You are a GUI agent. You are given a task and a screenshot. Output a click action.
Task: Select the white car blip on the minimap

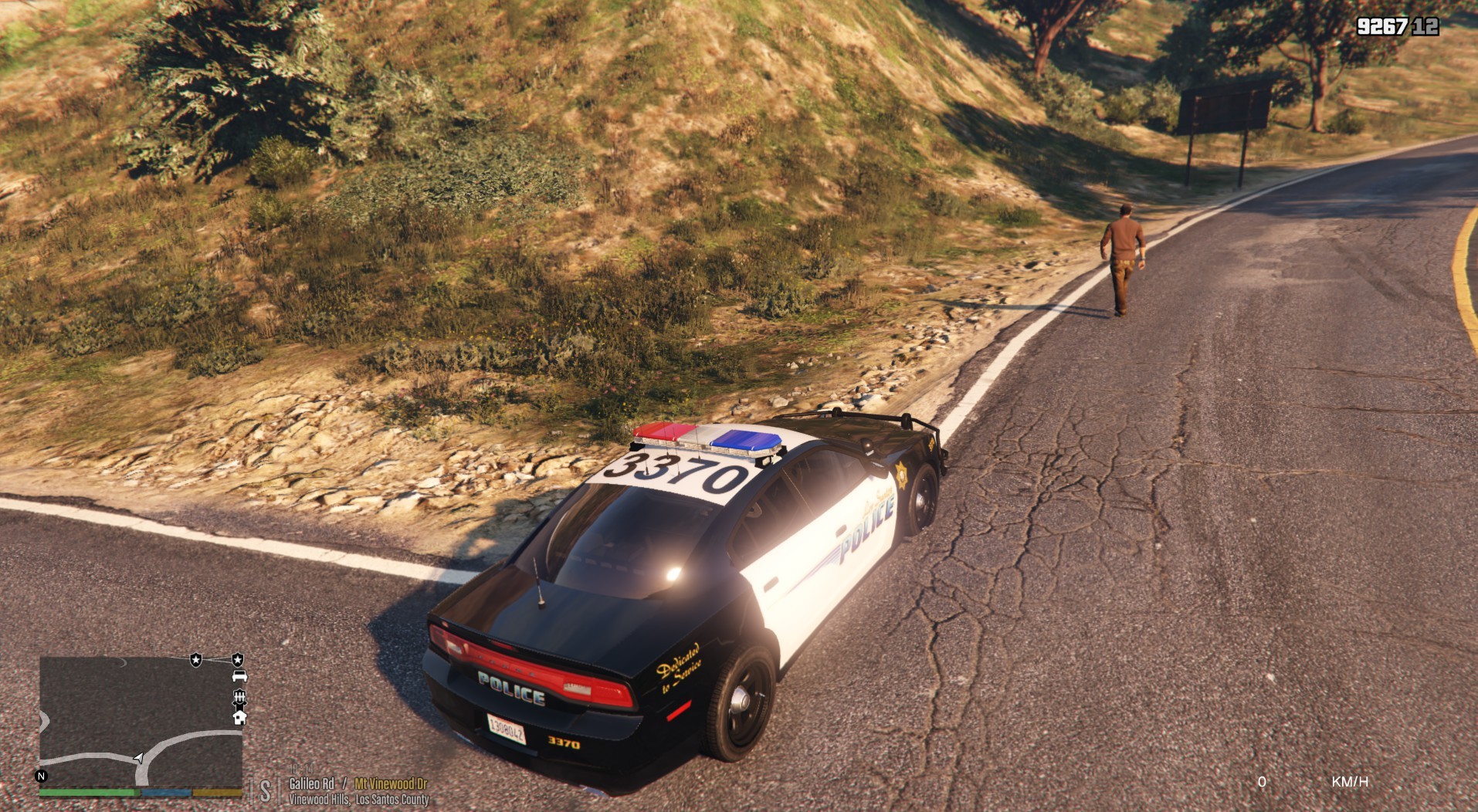(x=239, y=677)
